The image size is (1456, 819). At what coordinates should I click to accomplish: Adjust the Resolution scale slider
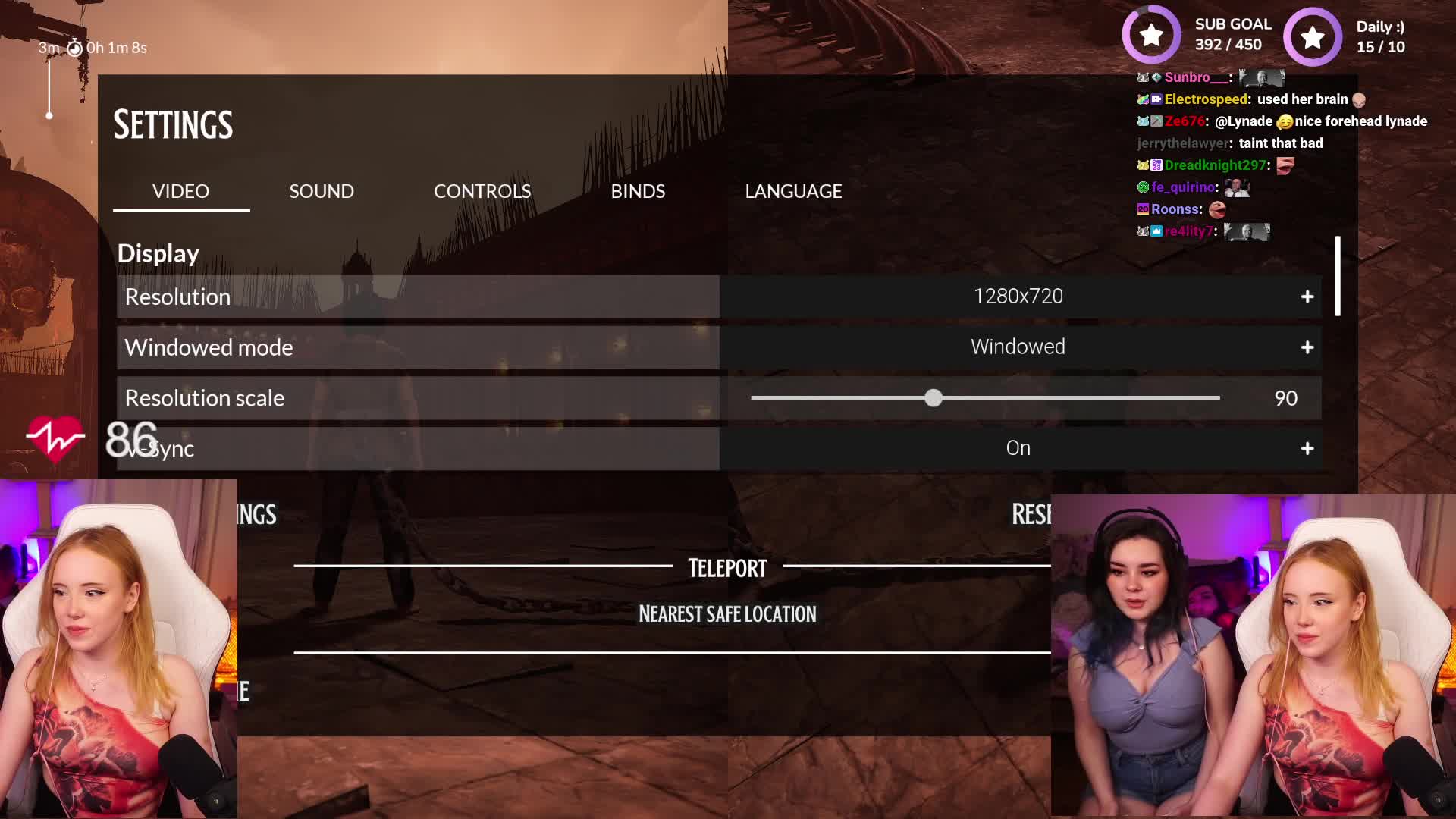[x=934, y=397]
